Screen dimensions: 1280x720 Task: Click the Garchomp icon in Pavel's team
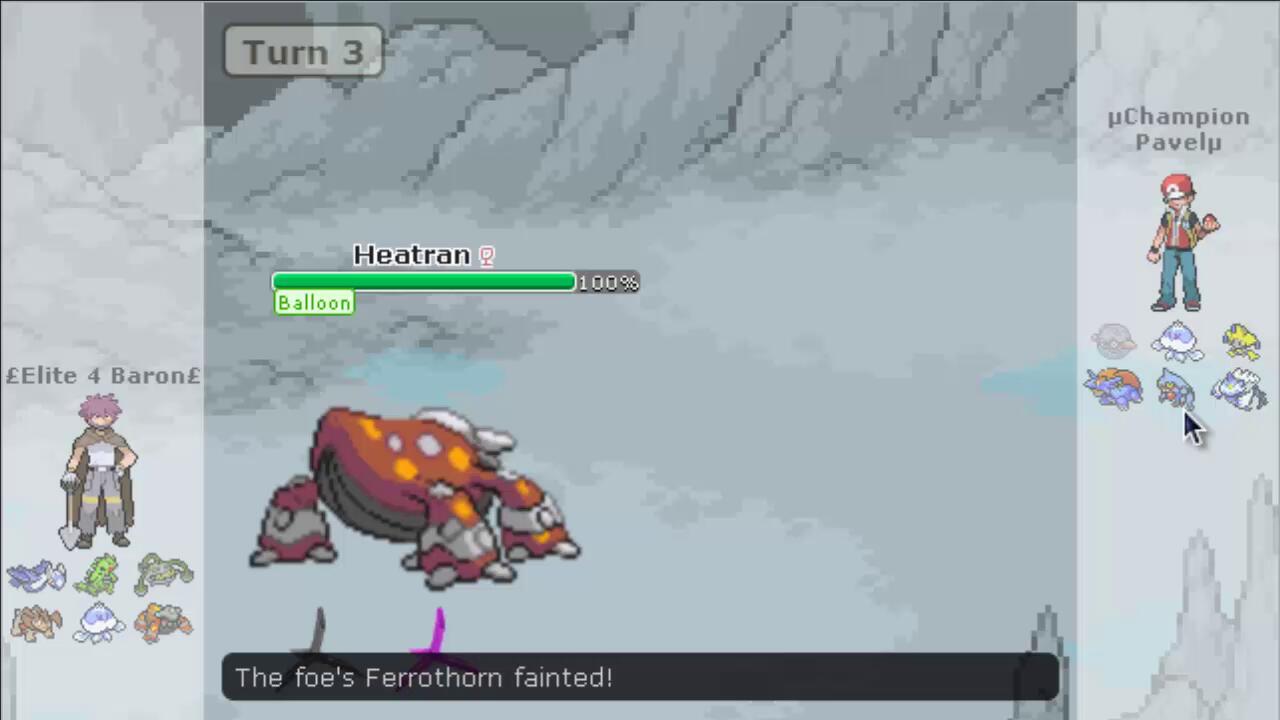1176,388
